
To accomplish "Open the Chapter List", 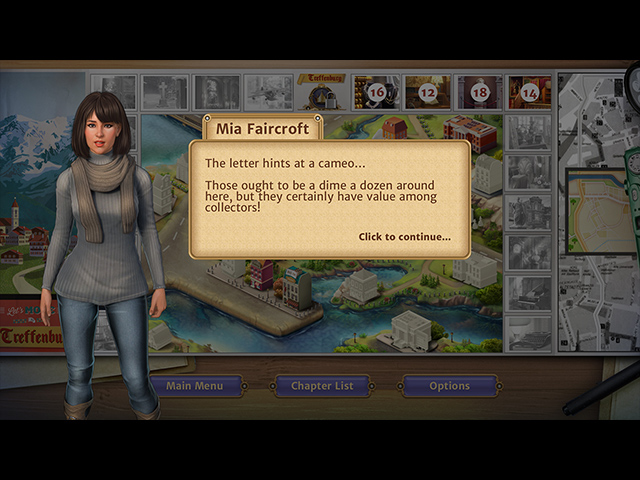I will [322, 386].
